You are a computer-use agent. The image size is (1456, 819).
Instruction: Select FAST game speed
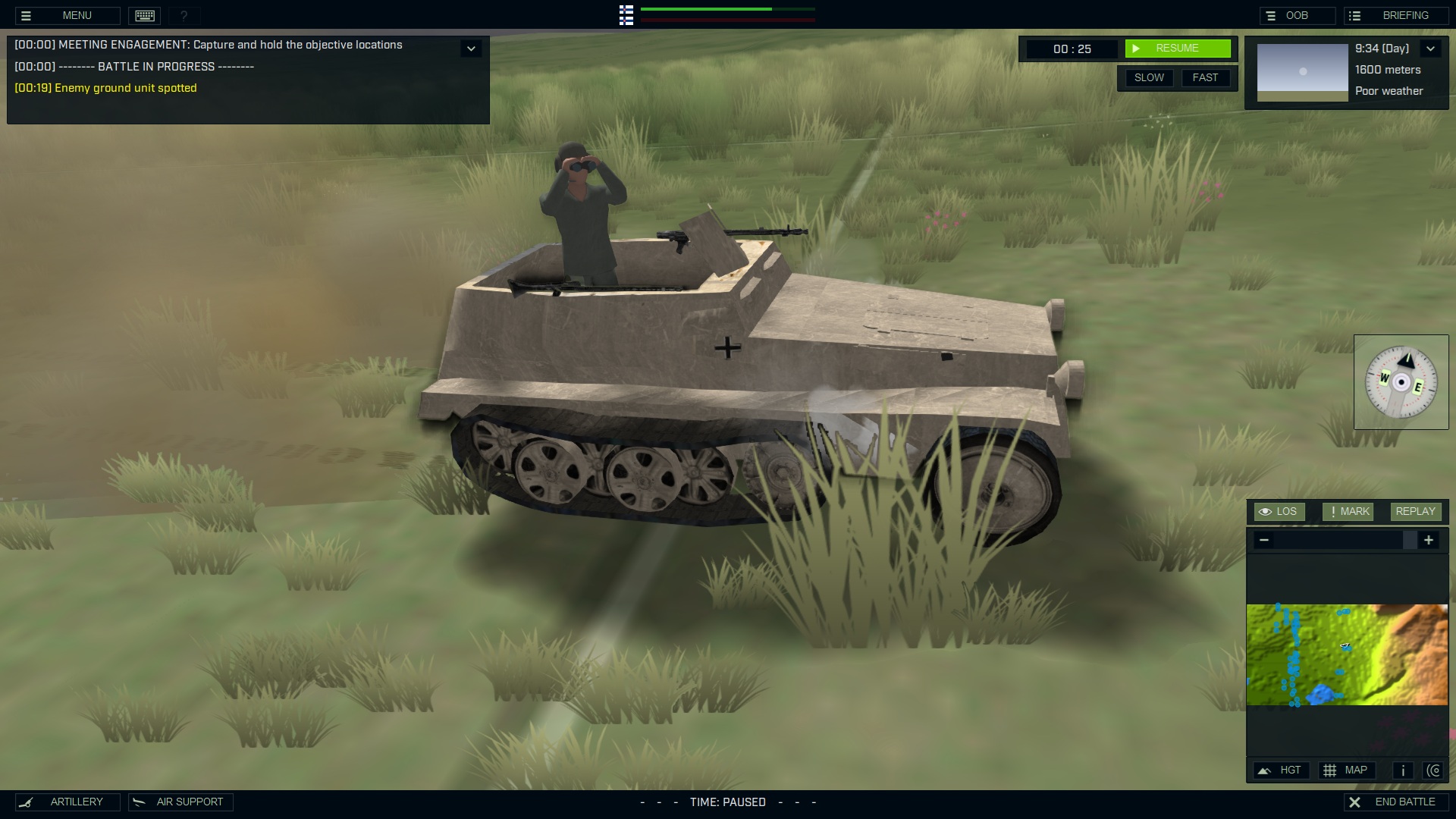(x=1206, y=77)
